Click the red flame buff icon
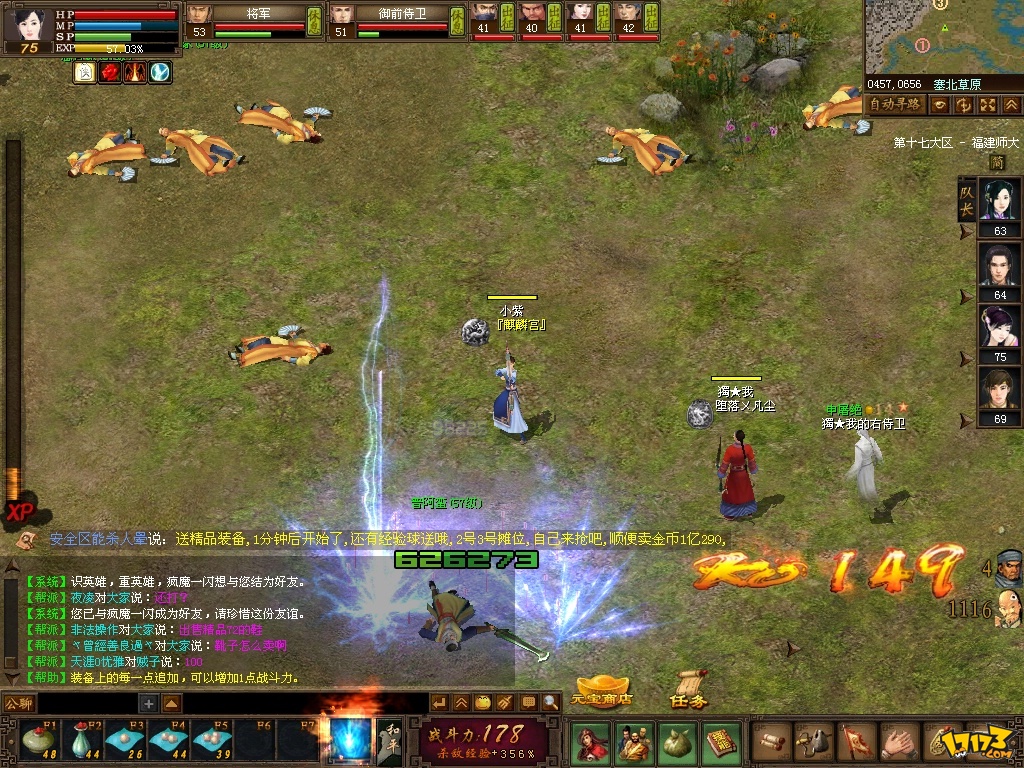Image resolution: width=1024 pixels, height=768 pixels. (110, 72)
